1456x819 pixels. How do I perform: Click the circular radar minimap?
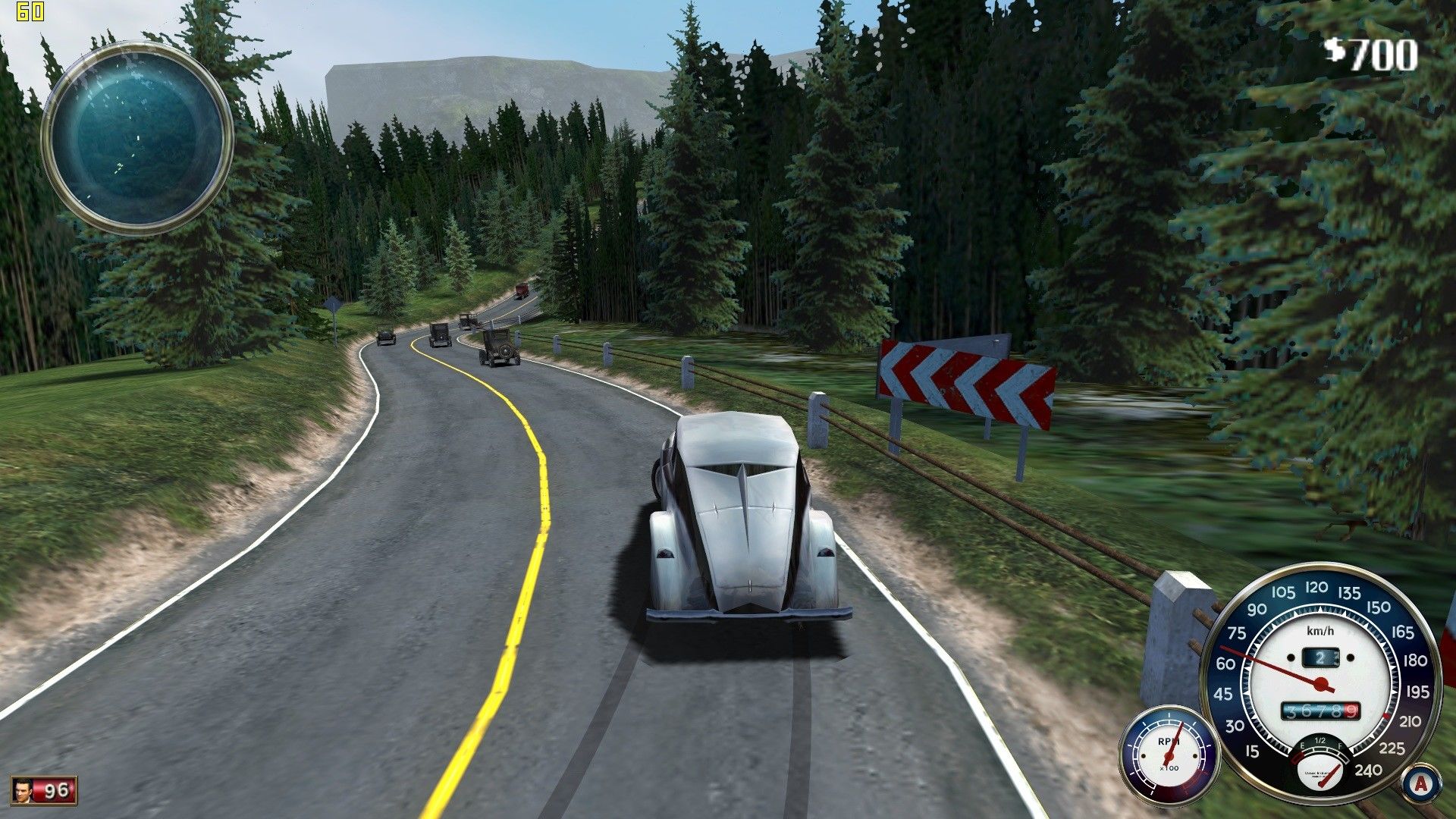tap(137, 137)
